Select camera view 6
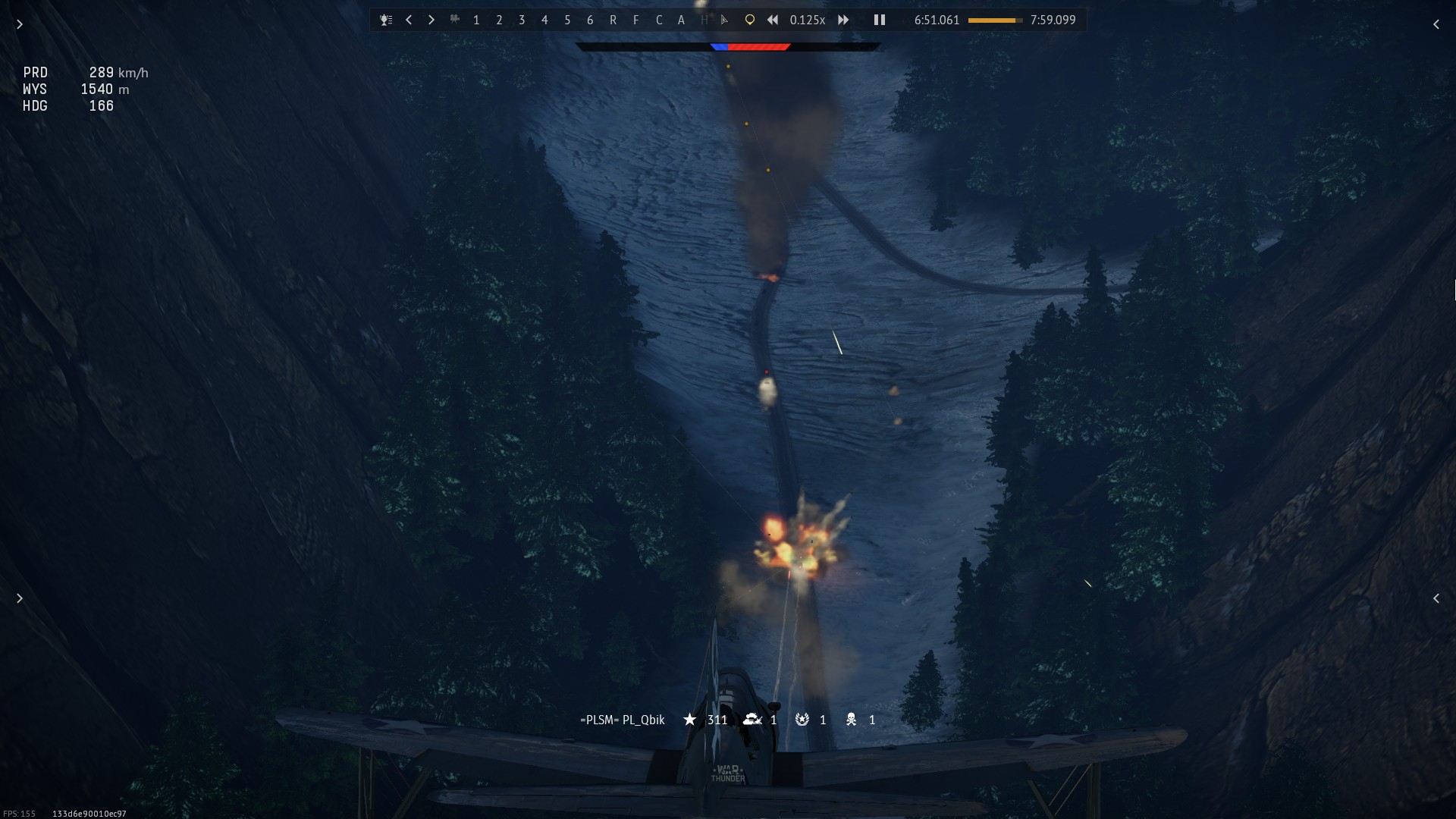The height and width of the screenshot is (819, 1456). (590, 20)
